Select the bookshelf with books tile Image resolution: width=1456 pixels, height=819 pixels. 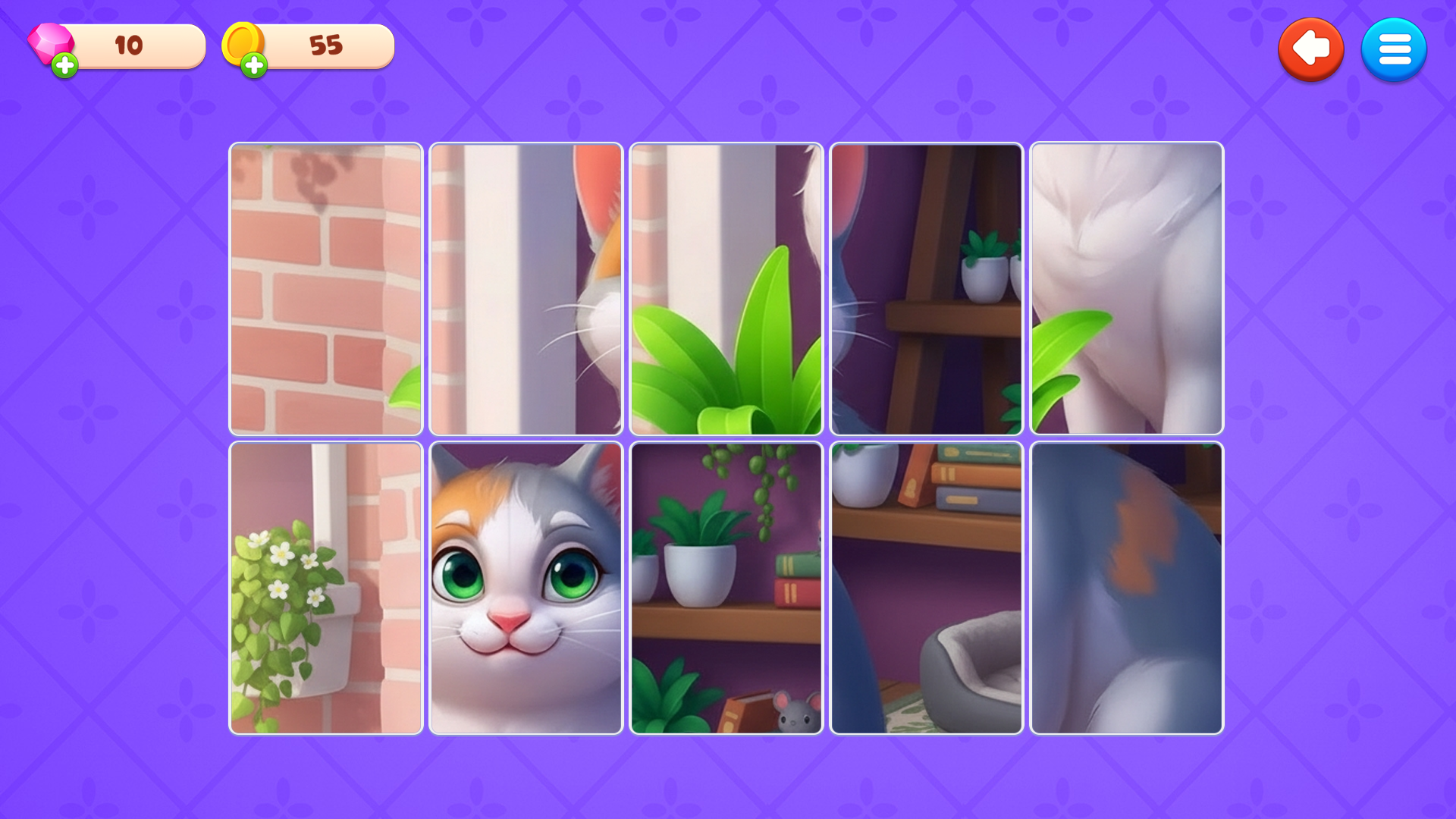click(x=926, y=485)
